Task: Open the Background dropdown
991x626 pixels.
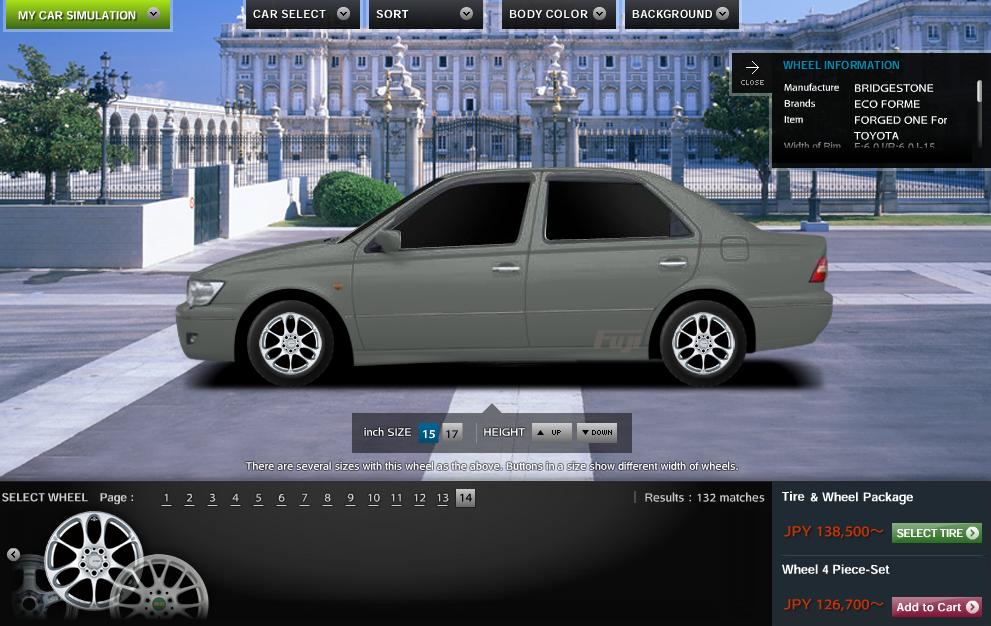Action: click(x=682, y=14)
